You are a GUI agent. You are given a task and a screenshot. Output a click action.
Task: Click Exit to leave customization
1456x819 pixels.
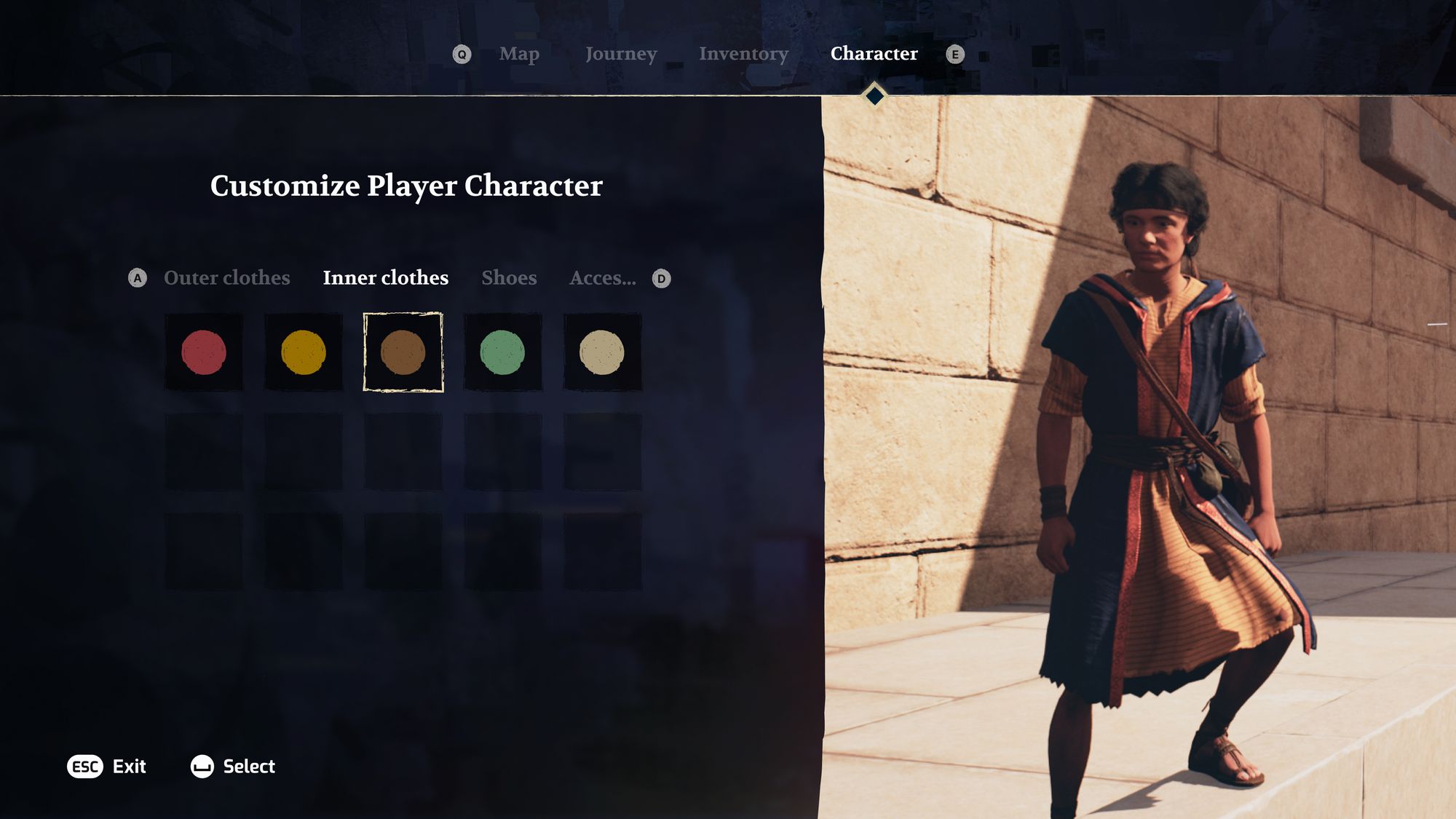coord(128,767)
